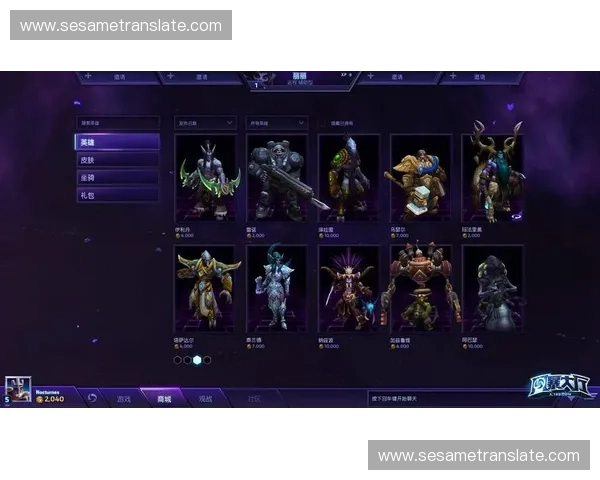This screenshot has height=480, width=600.
Task: Open the 商城 (Shop) tab
Action: (163, 398)
